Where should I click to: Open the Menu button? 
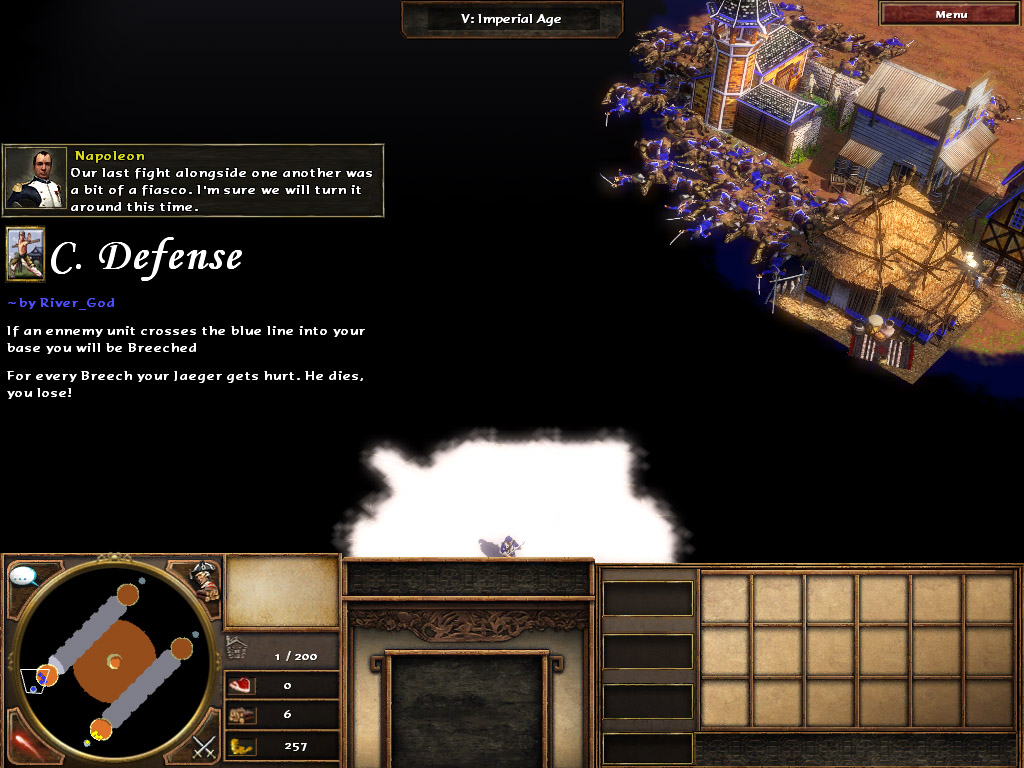click(x=950, y=14)
